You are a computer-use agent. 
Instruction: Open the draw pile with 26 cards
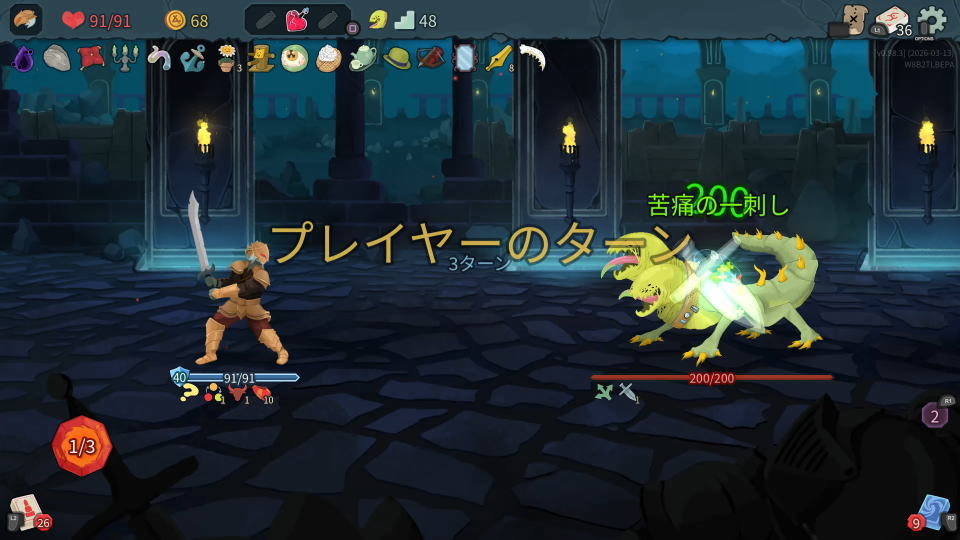click(27, 511)
